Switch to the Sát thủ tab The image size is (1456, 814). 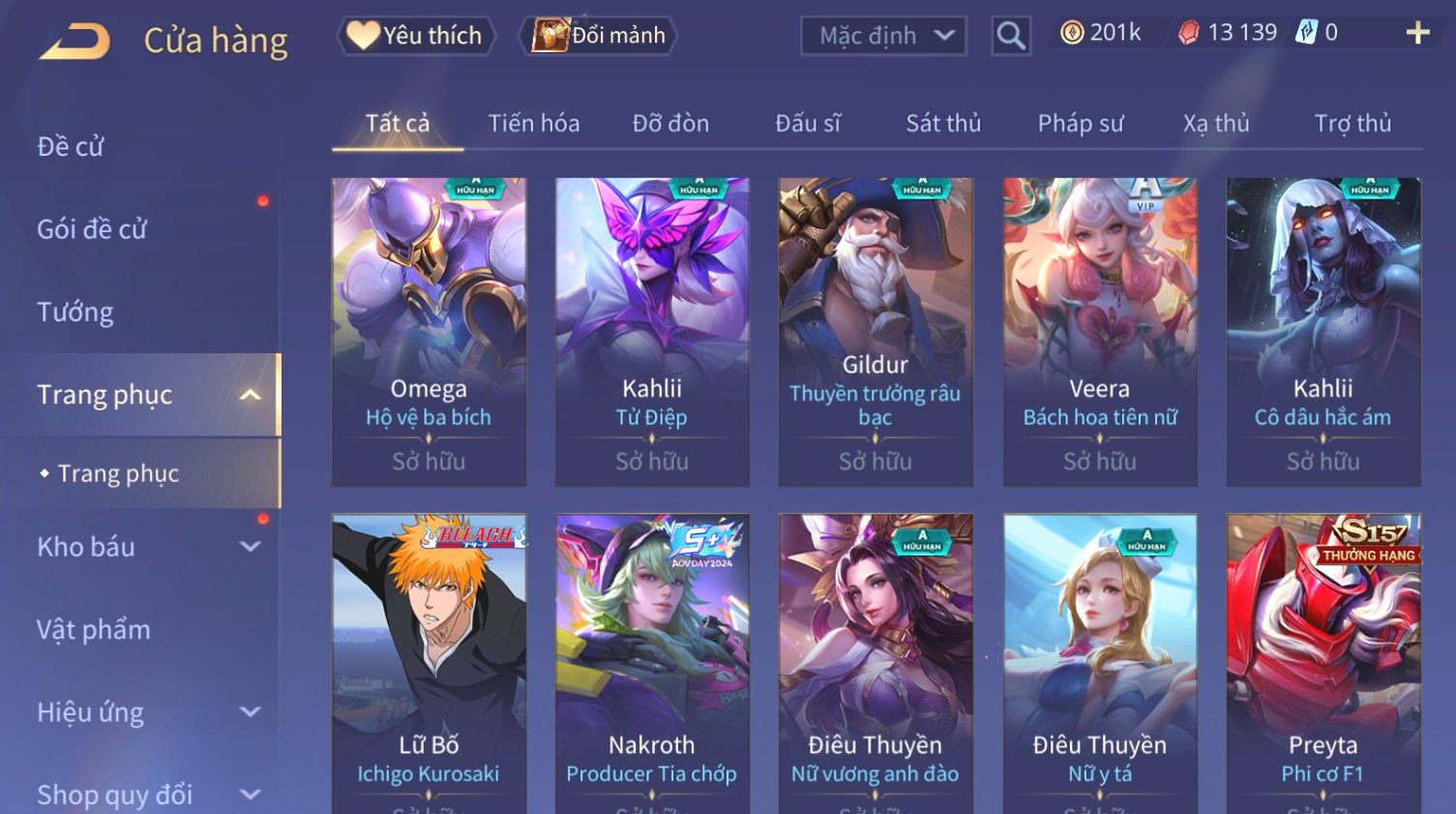pos(943,124)
